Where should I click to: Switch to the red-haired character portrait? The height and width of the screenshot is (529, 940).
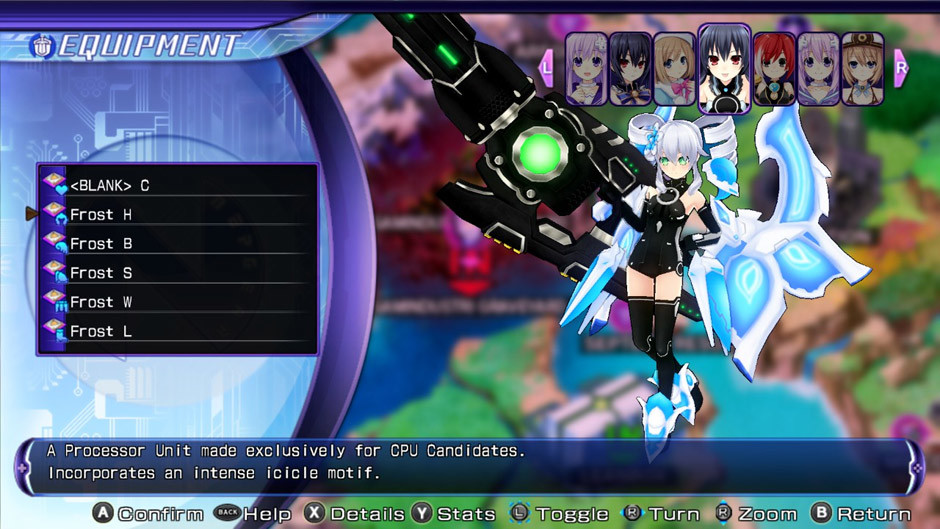774,69
